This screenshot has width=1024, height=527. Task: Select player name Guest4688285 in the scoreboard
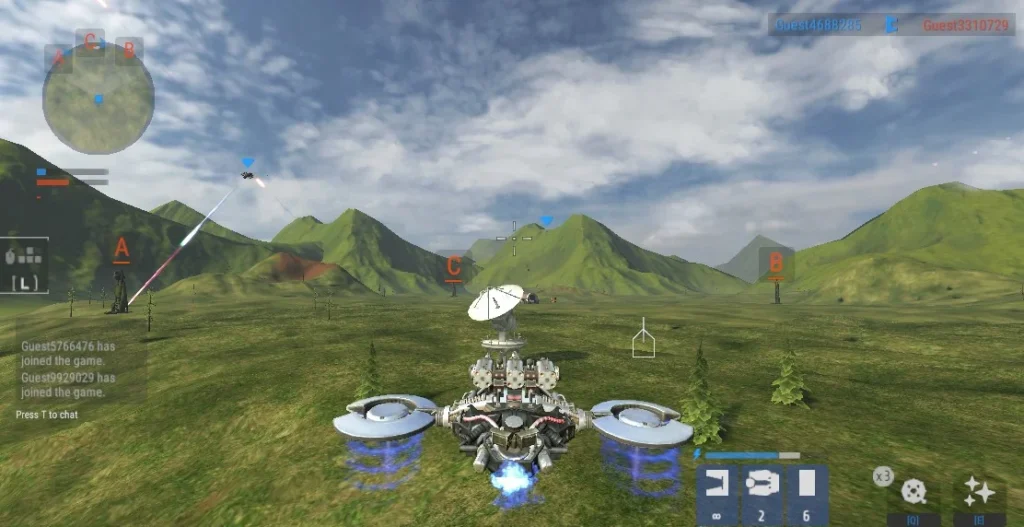(x=819, y=25)
